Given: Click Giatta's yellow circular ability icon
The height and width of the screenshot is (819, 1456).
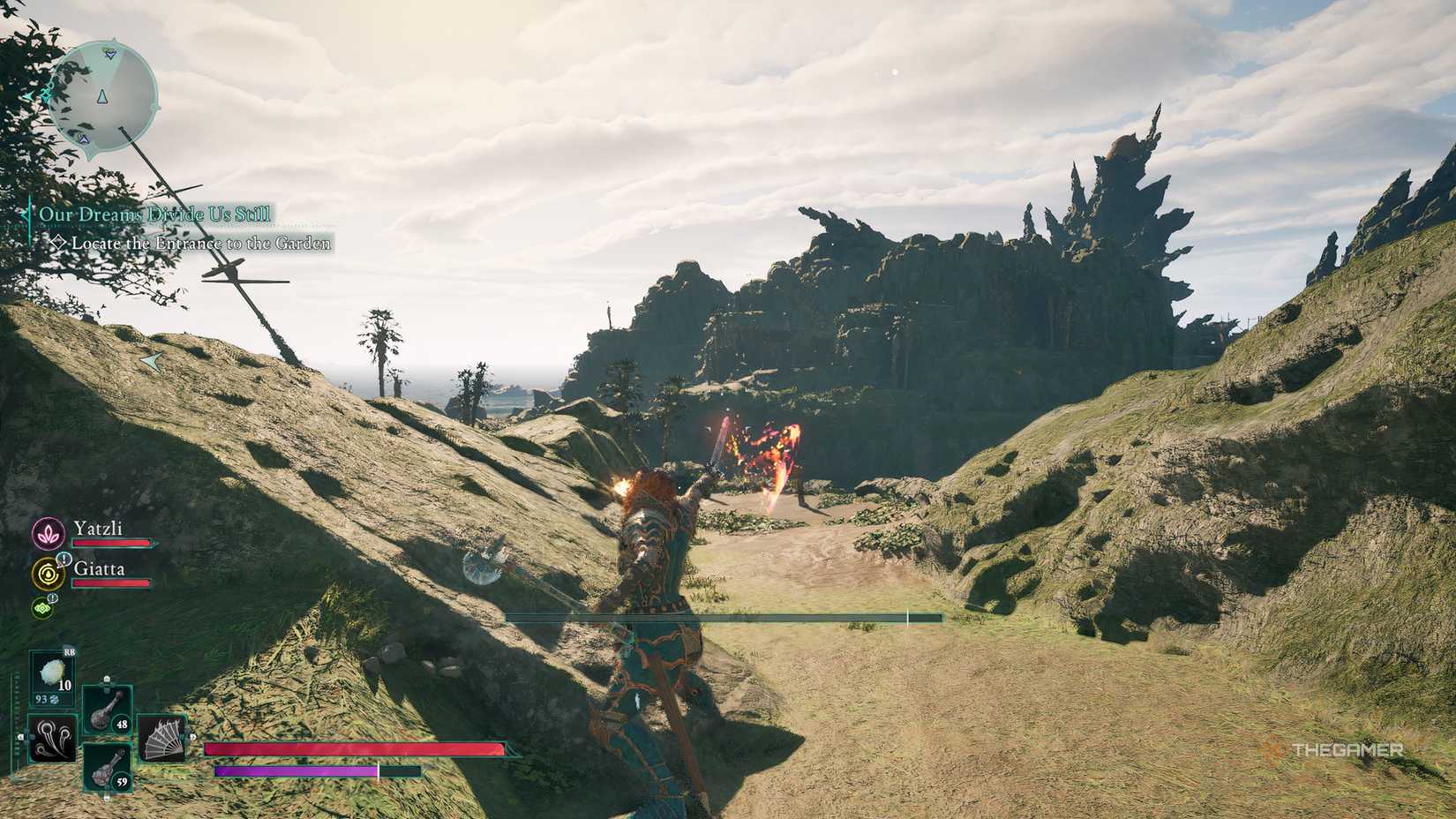Looking at the screenshot, I should tap(47, 575).
